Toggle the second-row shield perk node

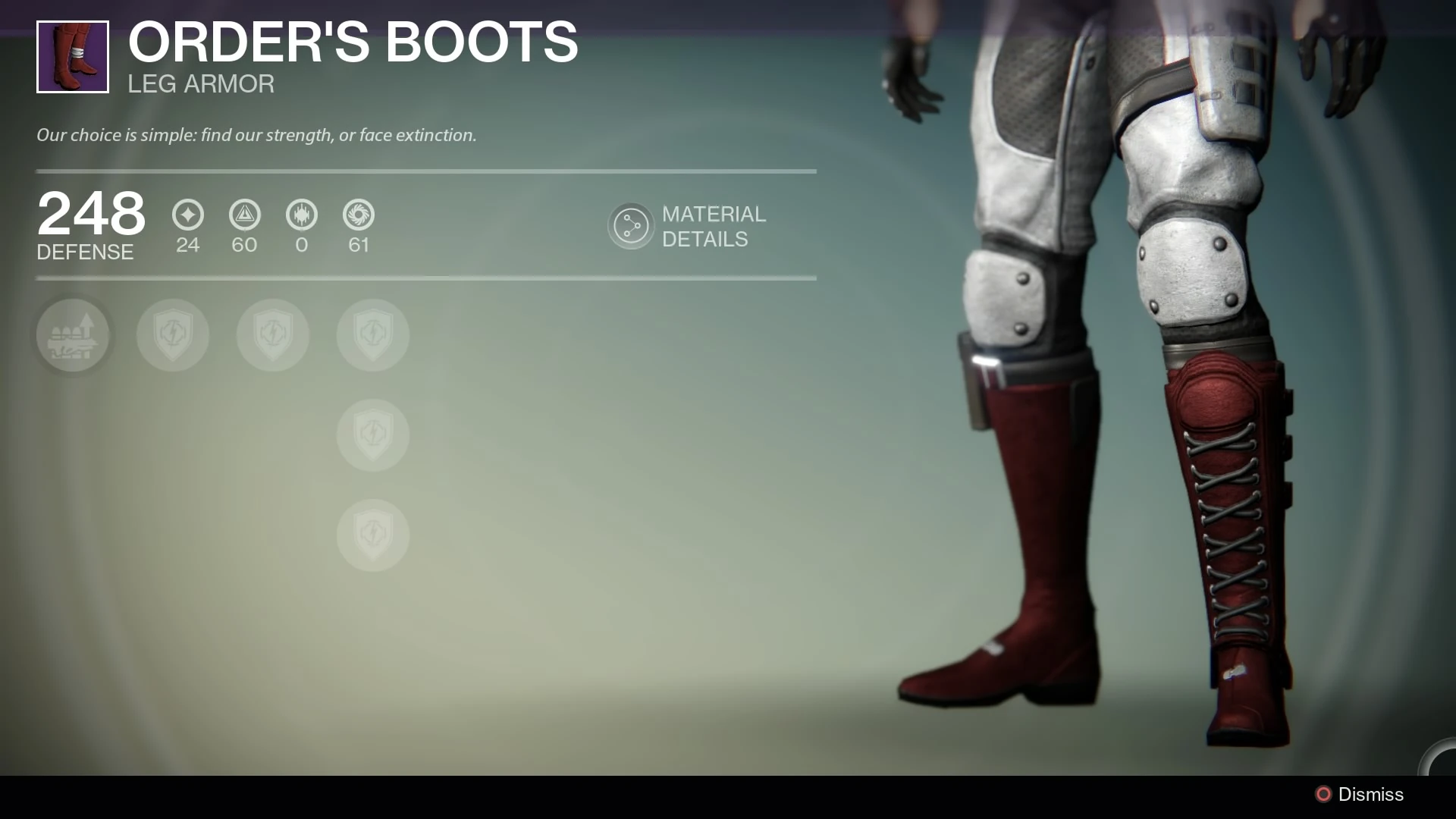click(373, 435)
